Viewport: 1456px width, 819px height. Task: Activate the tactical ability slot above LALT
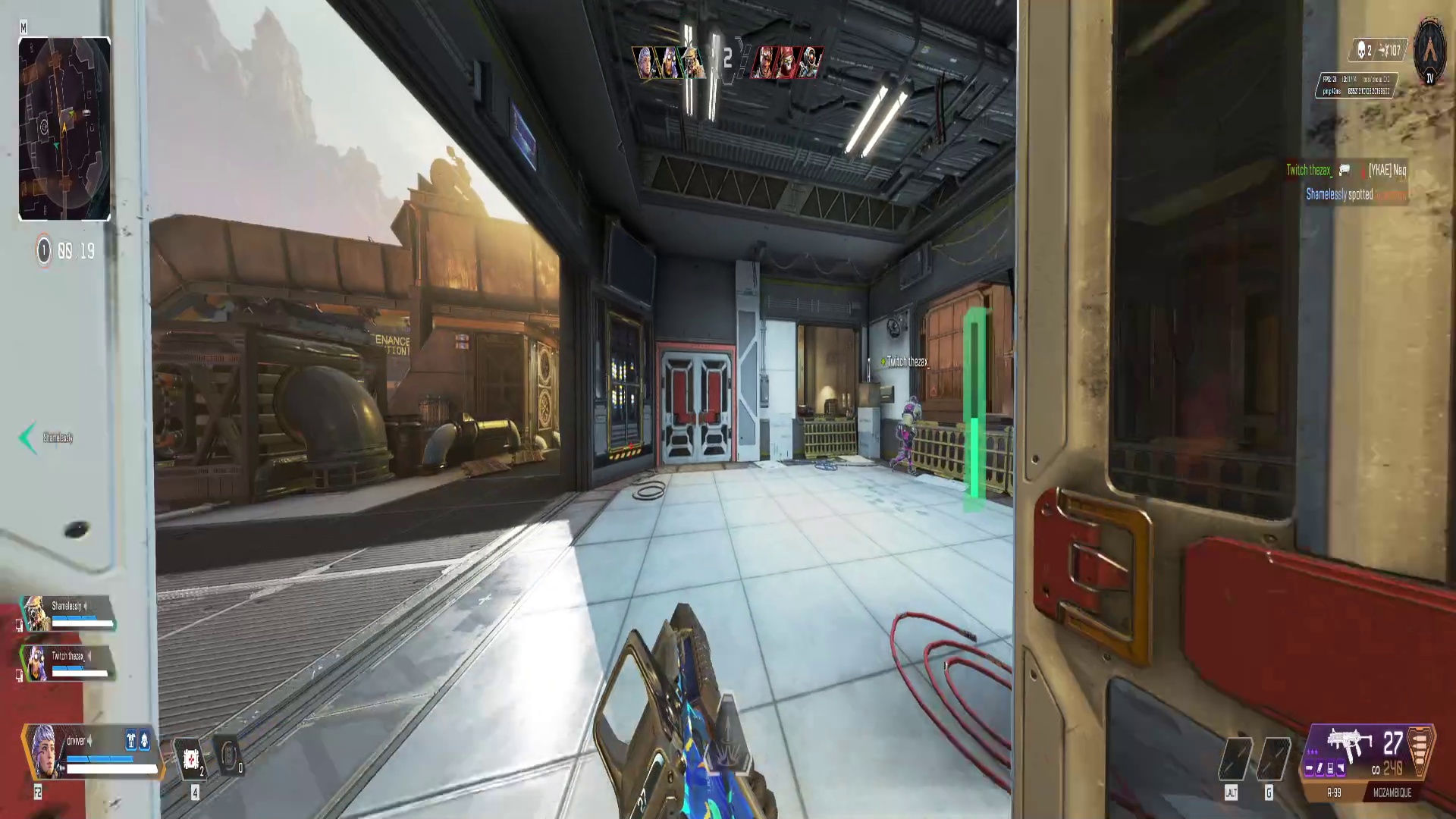[1235, 758]
